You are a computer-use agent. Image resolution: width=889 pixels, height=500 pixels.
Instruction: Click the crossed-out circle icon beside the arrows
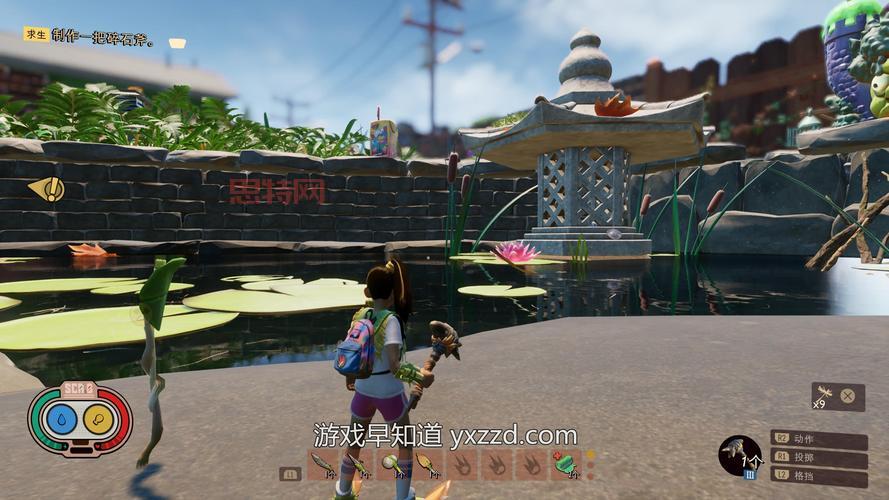point(848,396)
